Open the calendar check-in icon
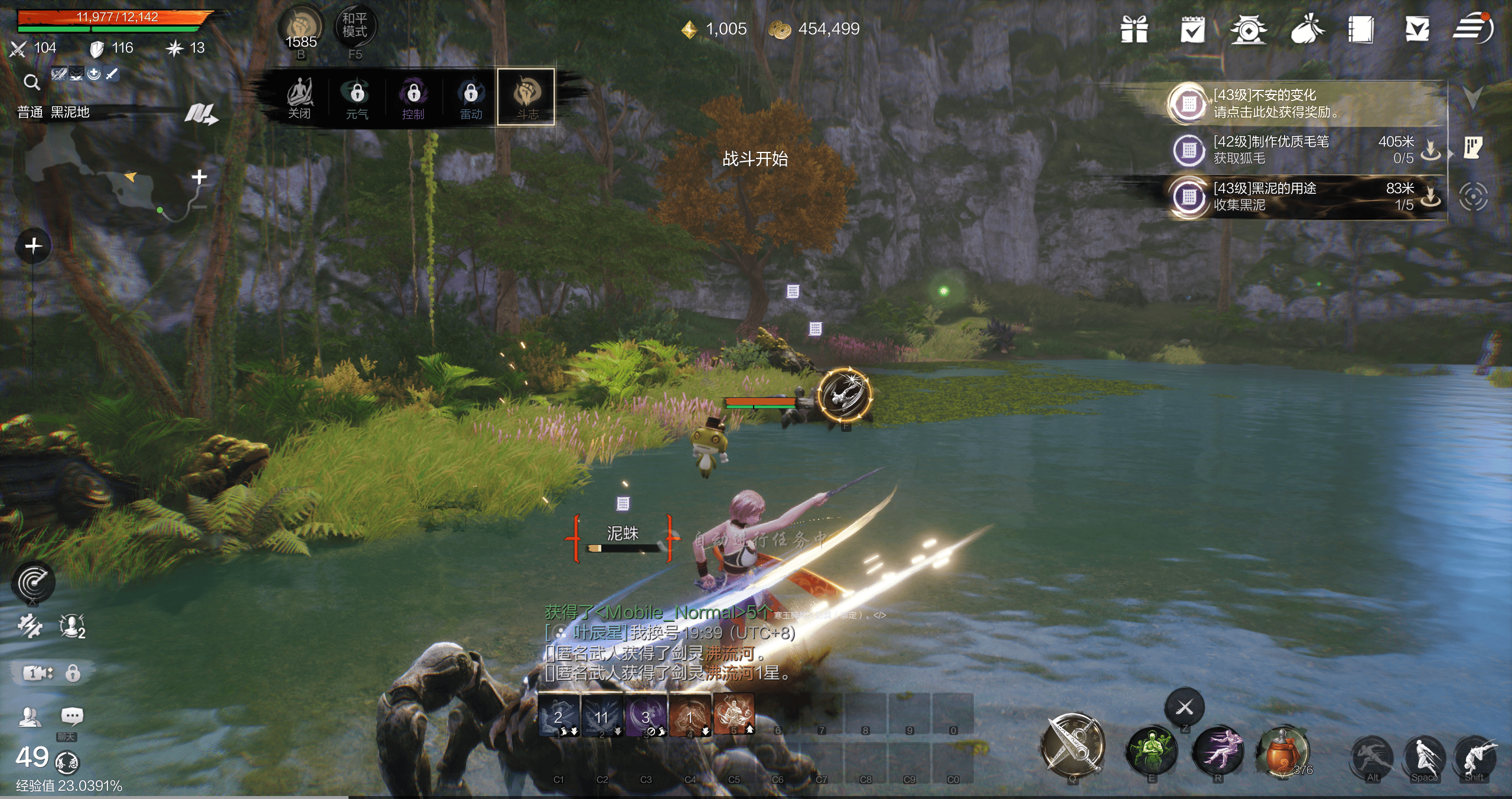 [1192, 29]
